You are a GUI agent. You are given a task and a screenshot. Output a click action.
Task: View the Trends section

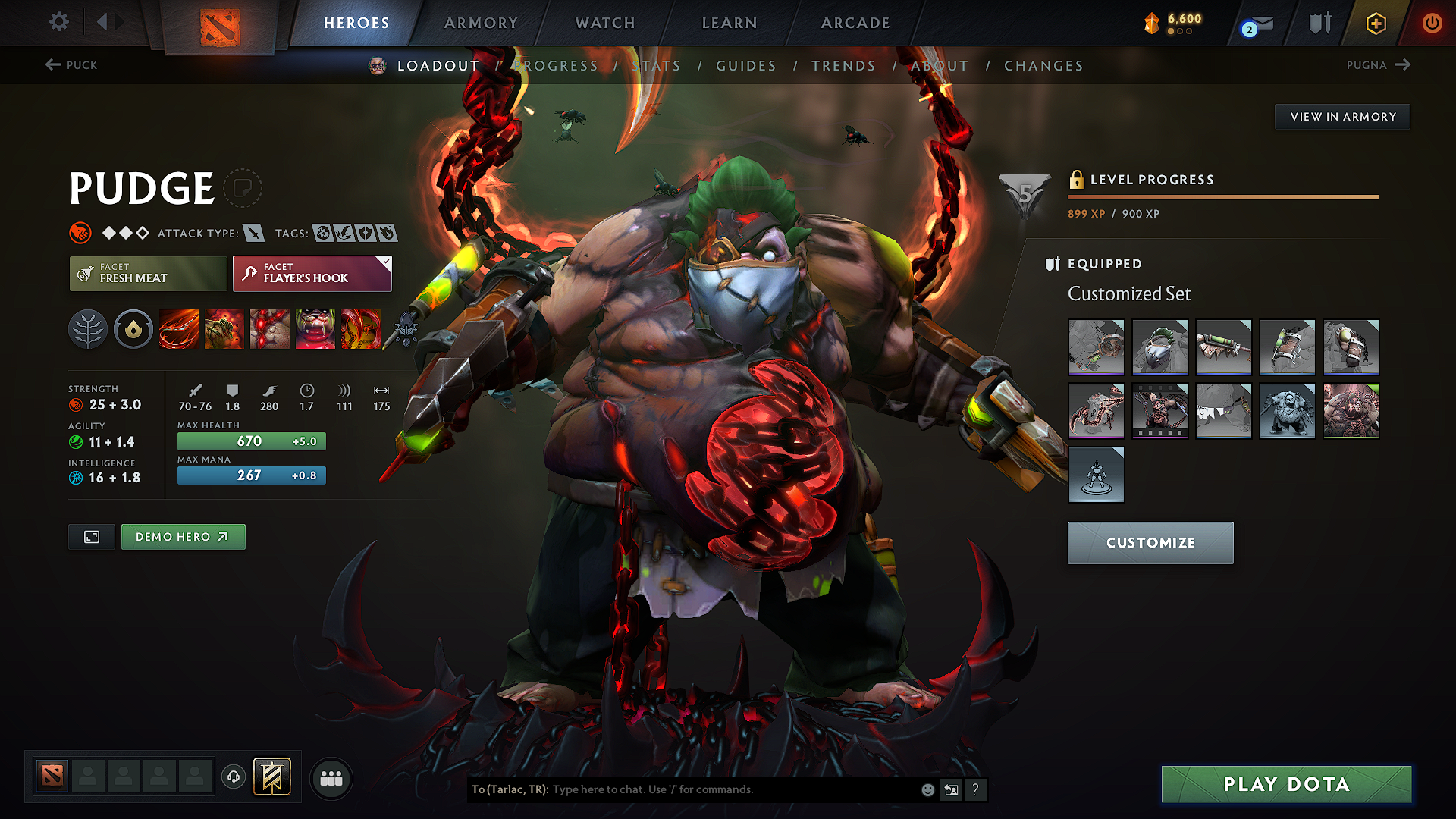click(x=843, y=66)
